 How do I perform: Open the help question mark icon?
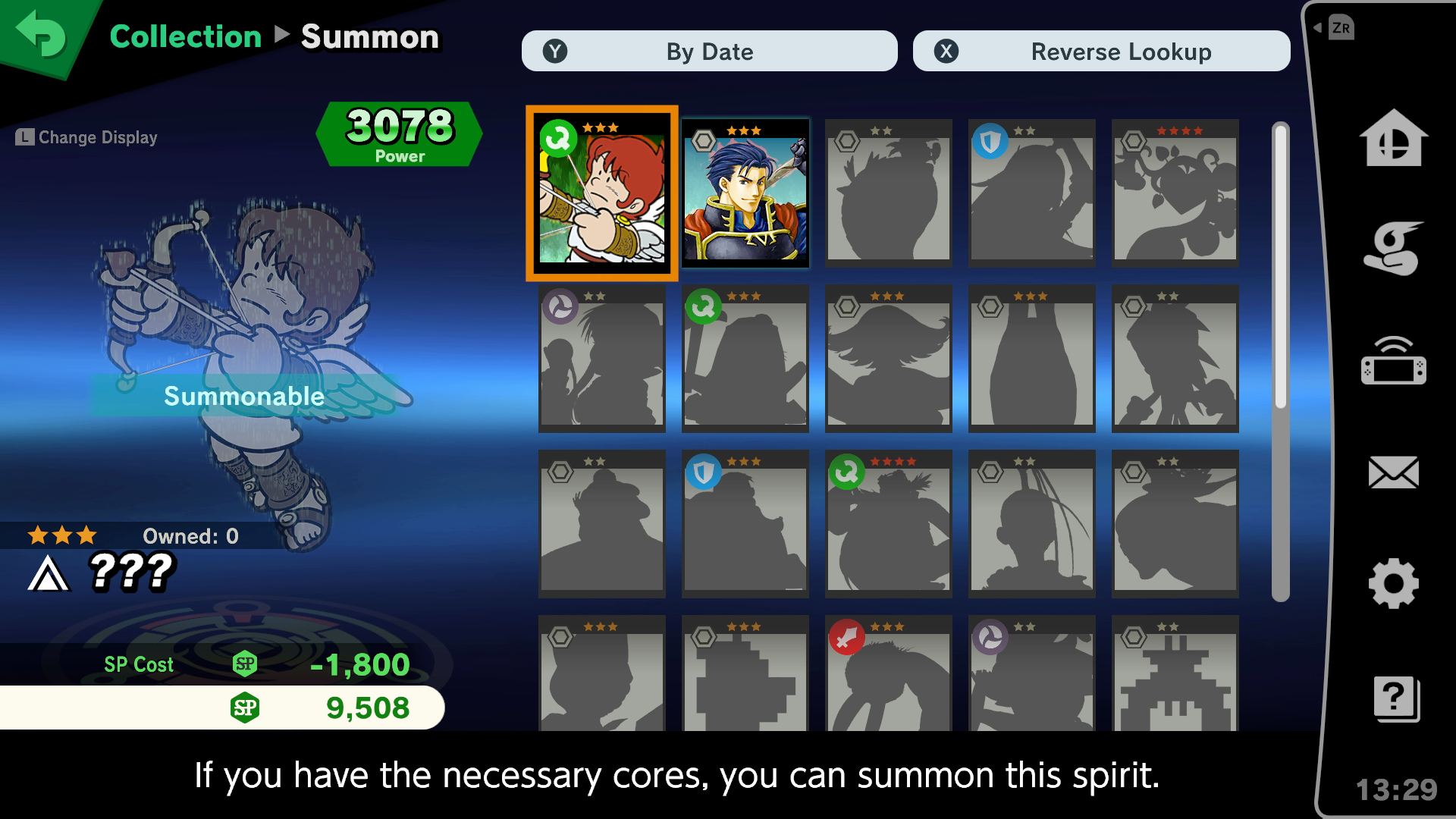[x=1395, y=699]
